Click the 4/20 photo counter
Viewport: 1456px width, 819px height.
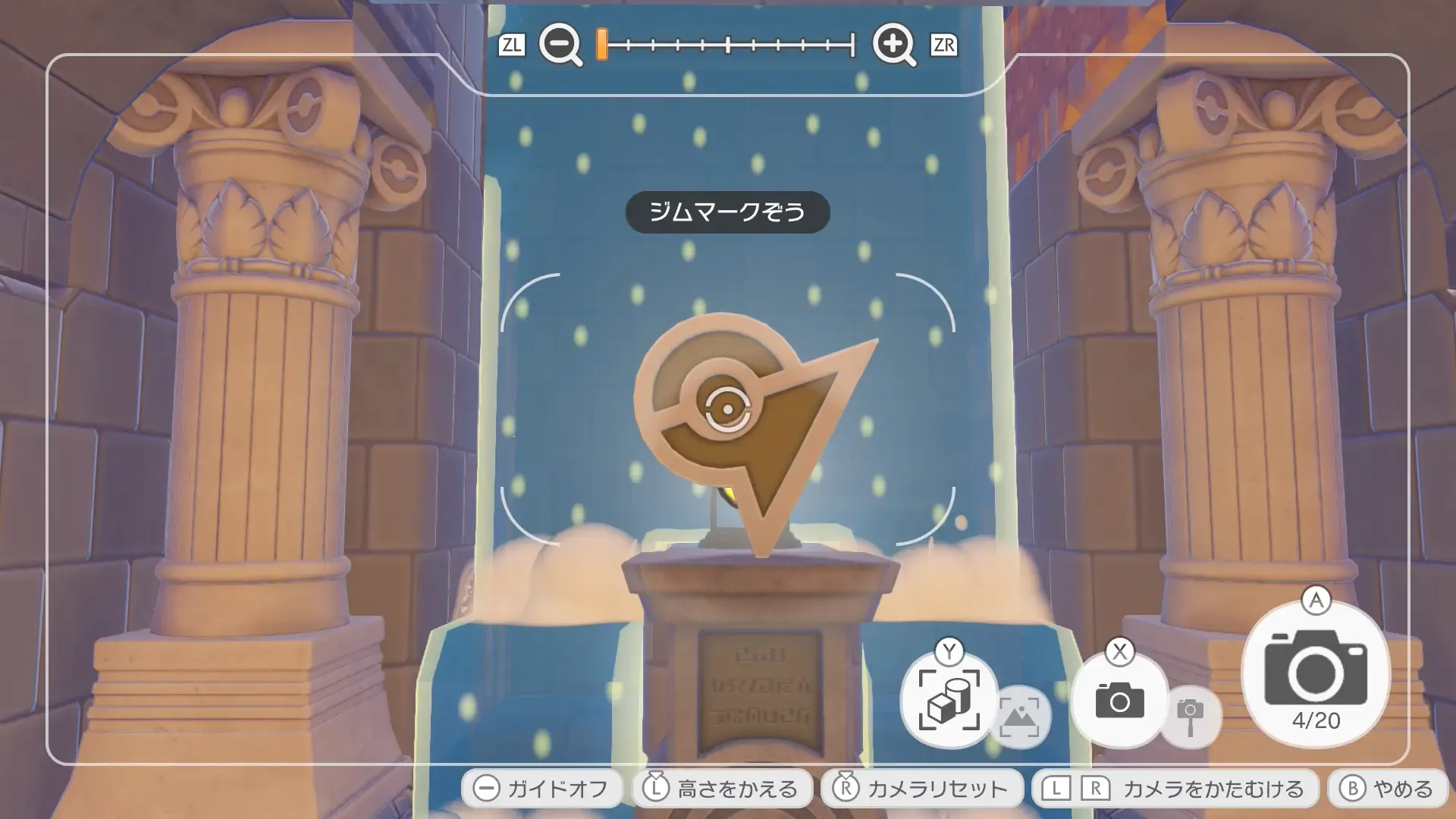point(1315,717)
